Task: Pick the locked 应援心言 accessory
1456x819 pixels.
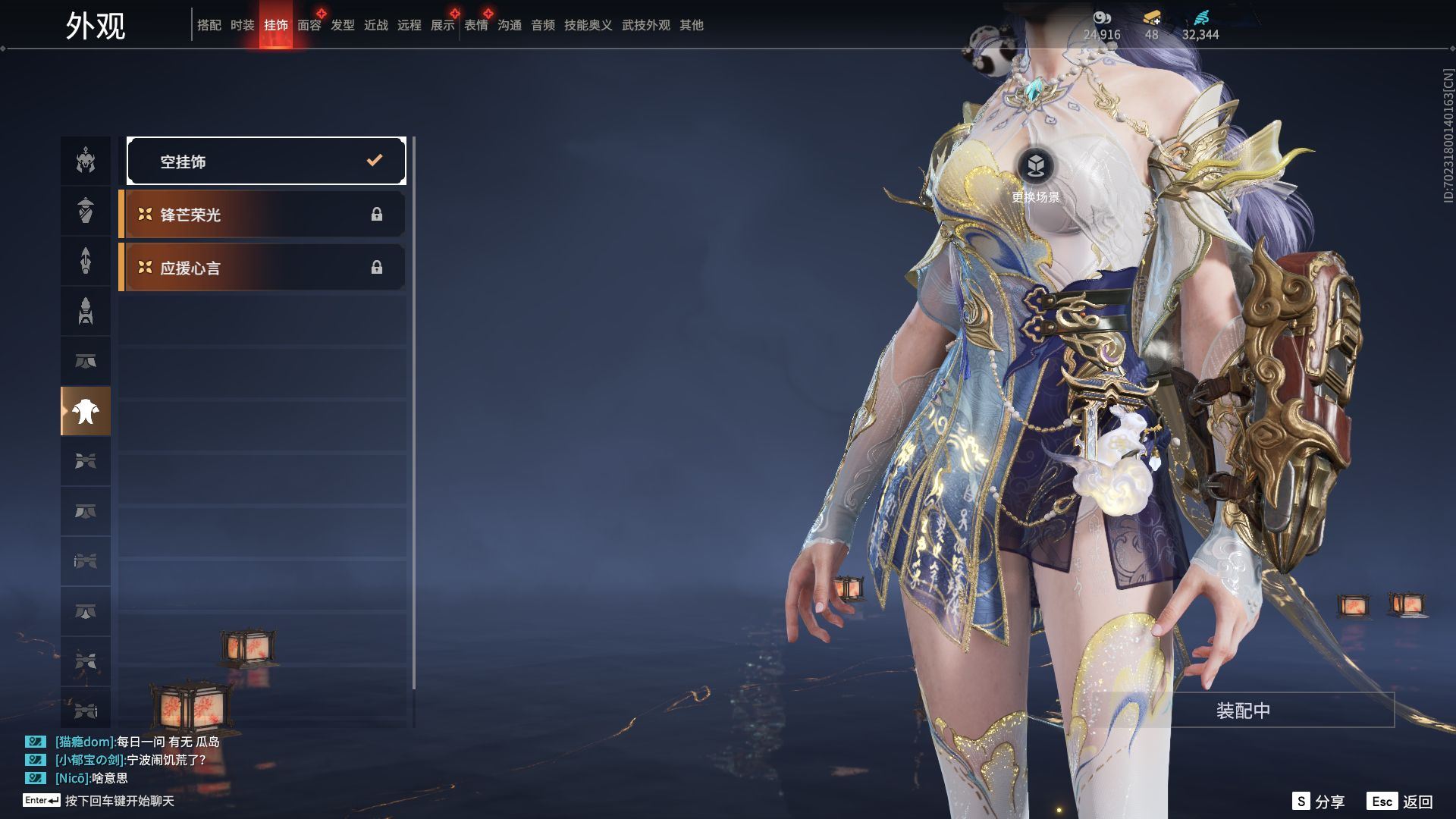Action: point(262,268)
